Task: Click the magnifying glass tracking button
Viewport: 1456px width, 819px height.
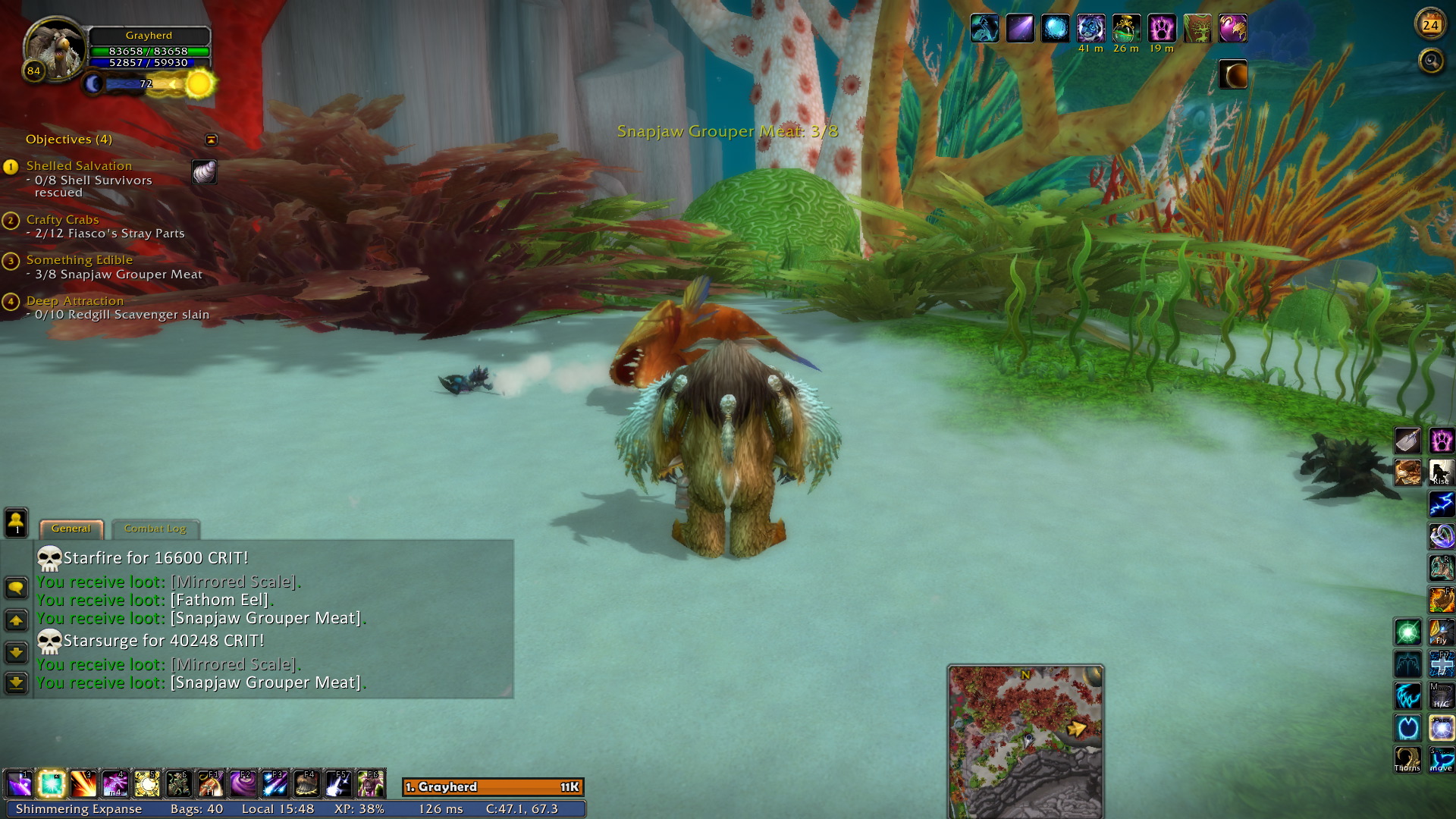Action: click(1431, 61)
